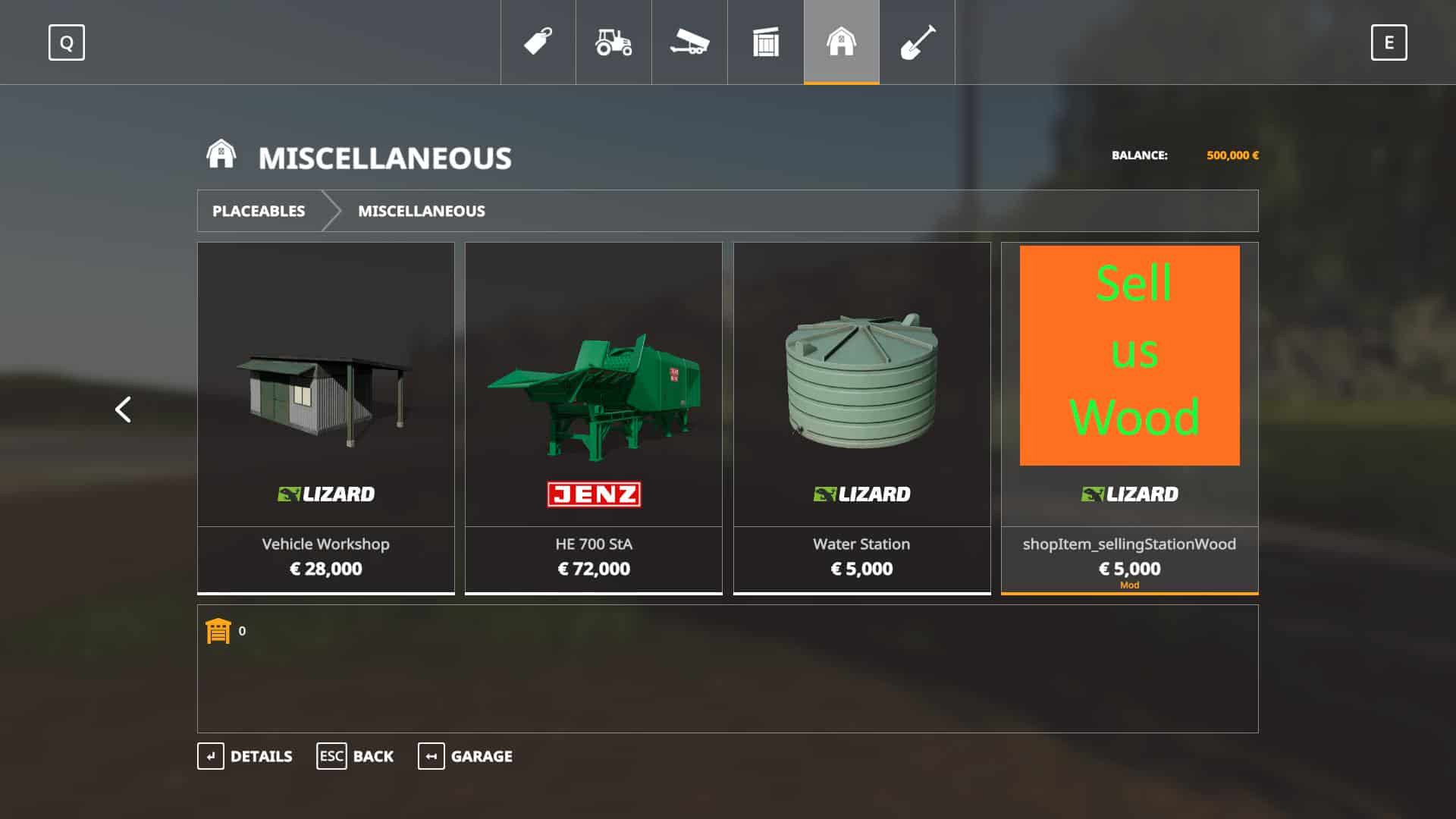Image resolution: width=1456 pixels, height=819 pixels.
Task: Open the trailer tools tab
Action: pos(689,42)
